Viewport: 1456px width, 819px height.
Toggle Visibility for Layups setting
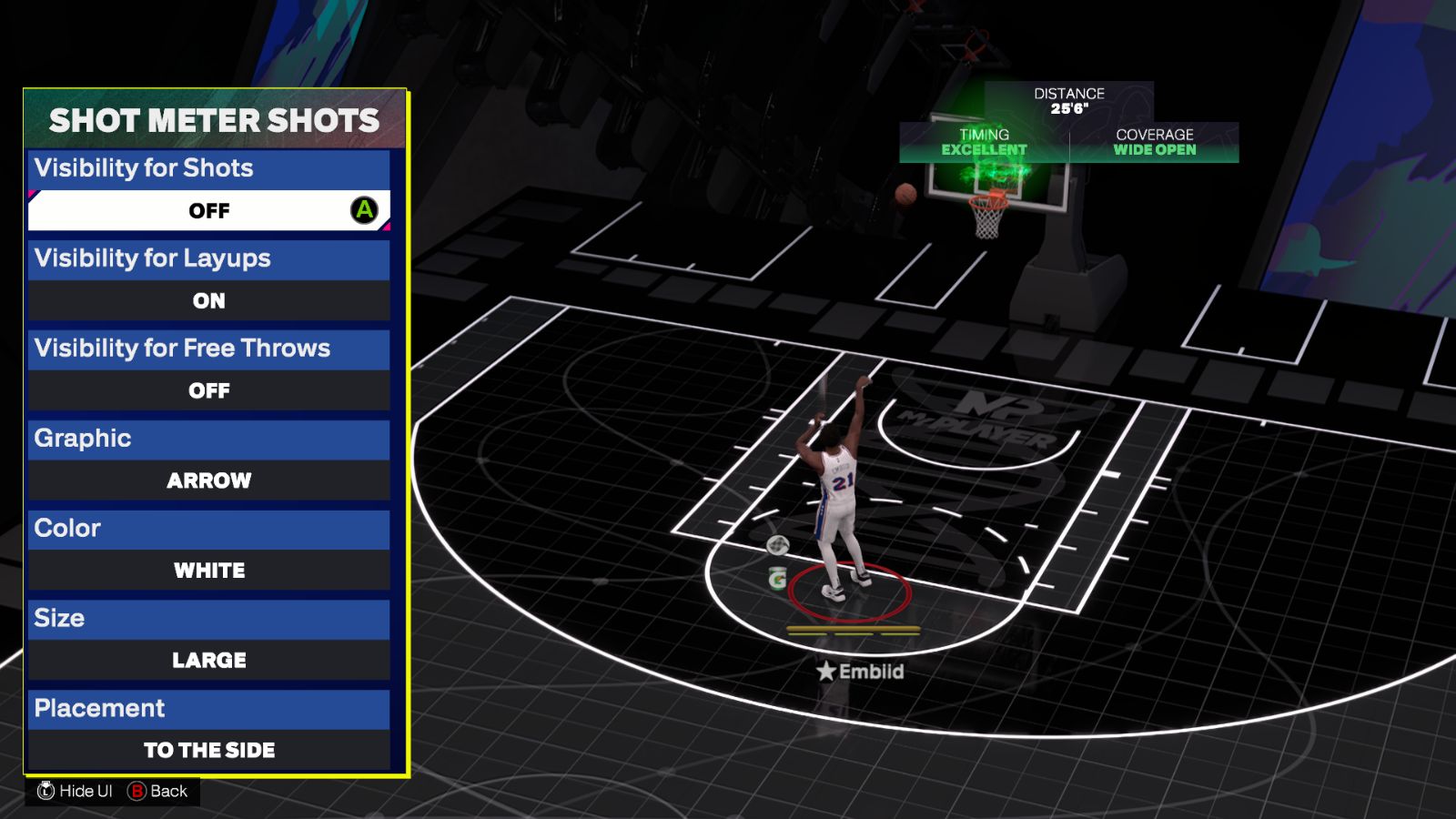[x=209, y=300]
